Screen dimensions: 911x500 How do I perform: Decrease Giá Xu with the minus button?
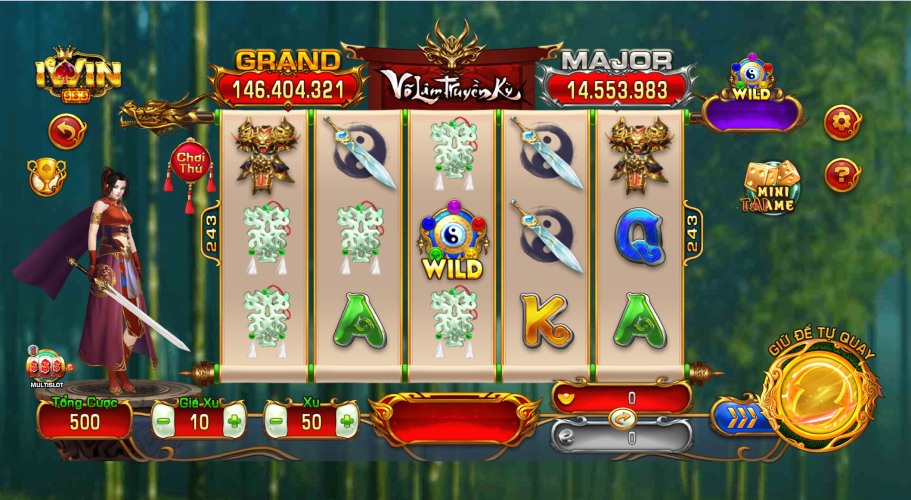(162, 421)
